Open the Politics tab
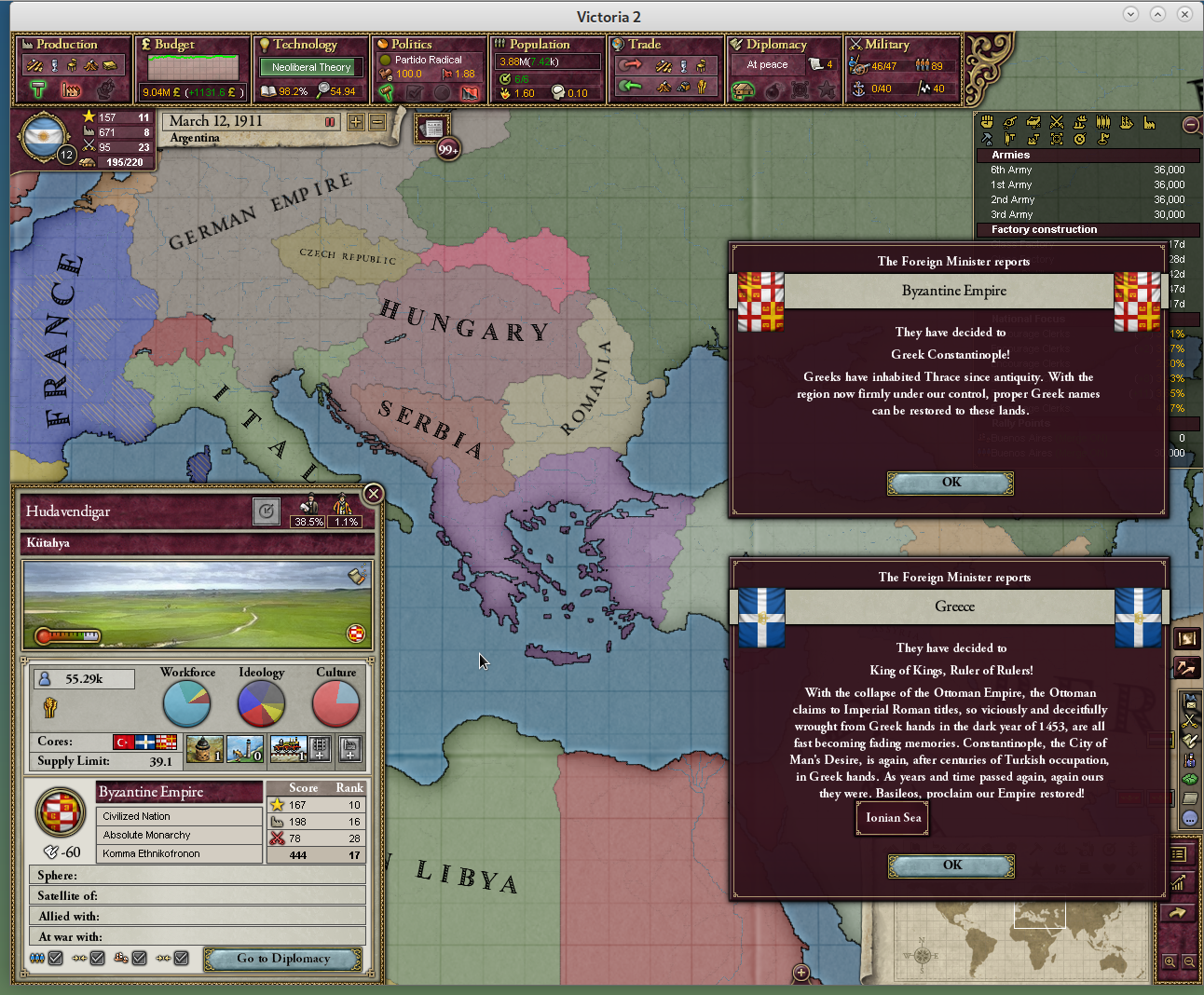Screen dimensions: 1204x995 coord(411,45)
